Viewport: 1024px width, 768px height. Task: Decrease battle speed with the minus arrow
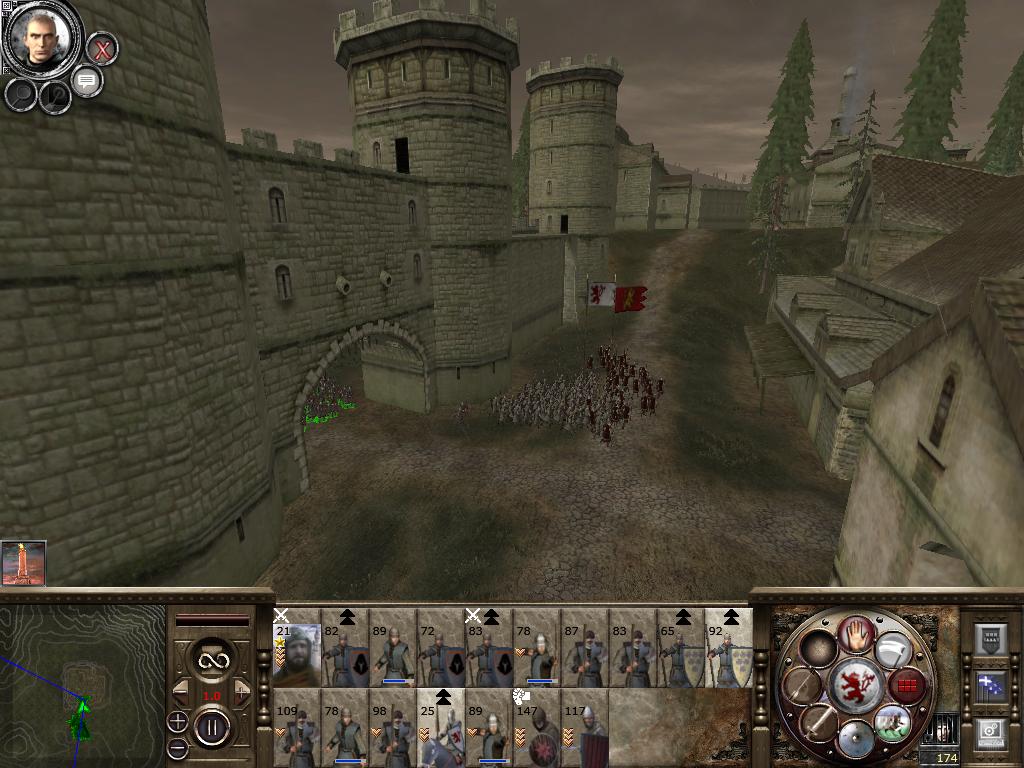(182, 689)
